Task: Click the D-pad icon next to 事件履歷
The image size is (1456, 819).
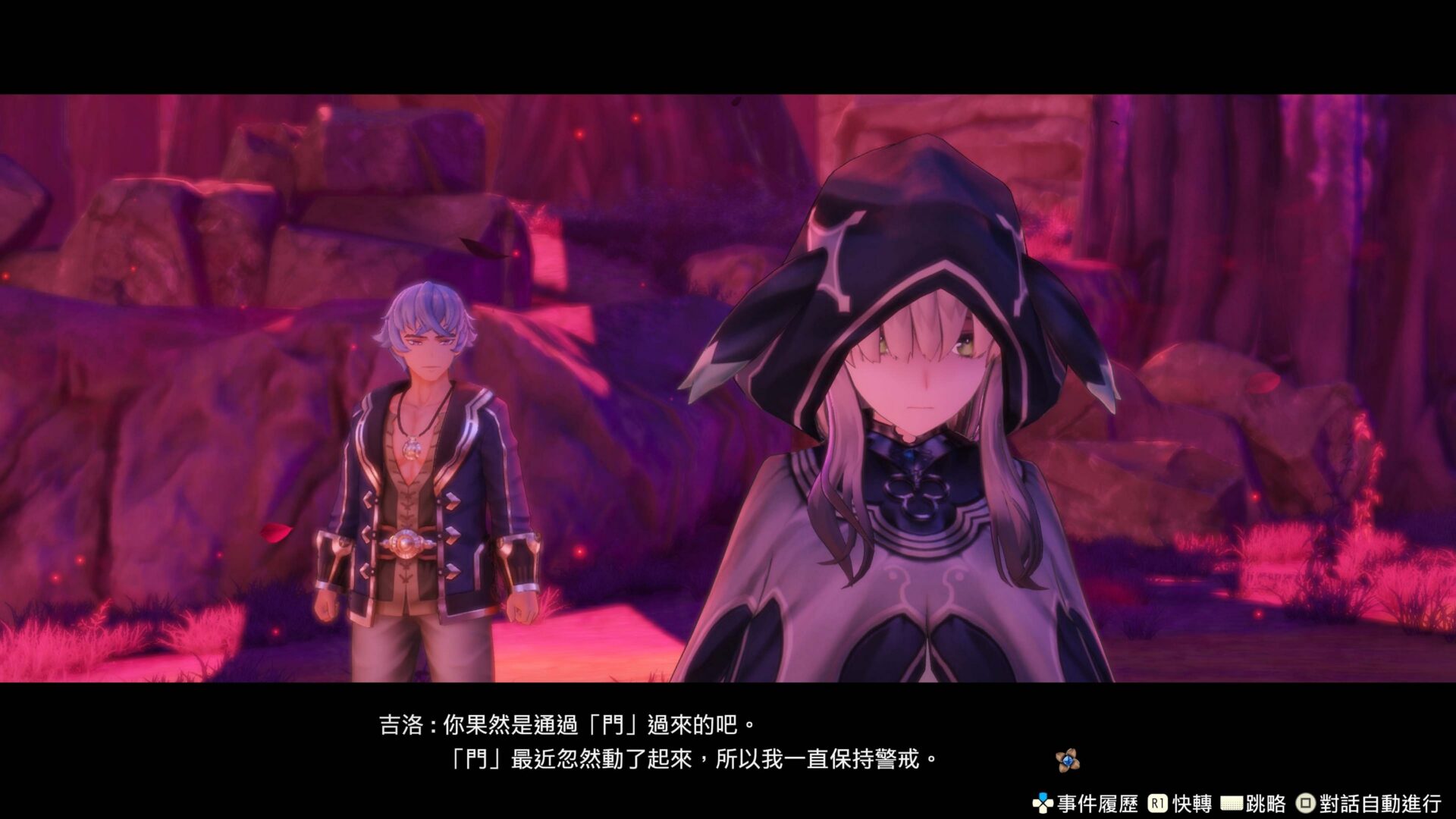Action: tap(1042, 802)
